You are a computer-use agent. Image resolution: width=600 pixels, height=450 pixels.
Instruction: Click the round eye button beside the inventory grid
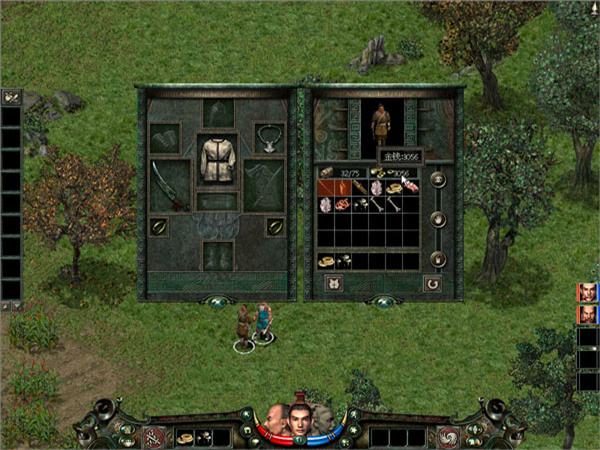[437, 180]
